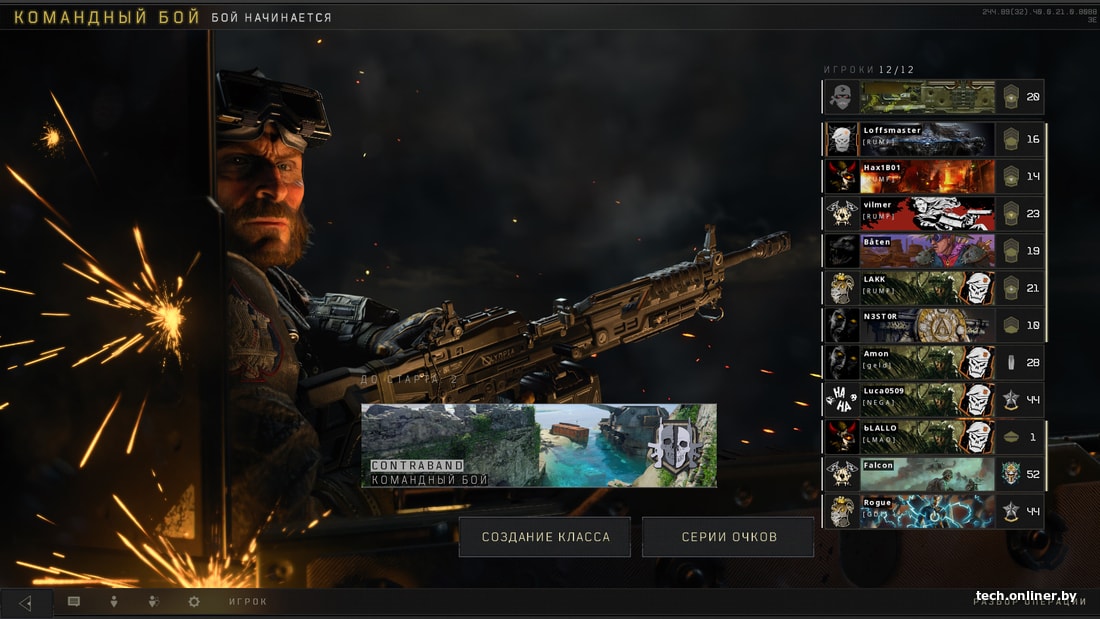Select the Contraband map thumbnail
This screenshot has width=1100, height=619.
(x=539, y=446)
